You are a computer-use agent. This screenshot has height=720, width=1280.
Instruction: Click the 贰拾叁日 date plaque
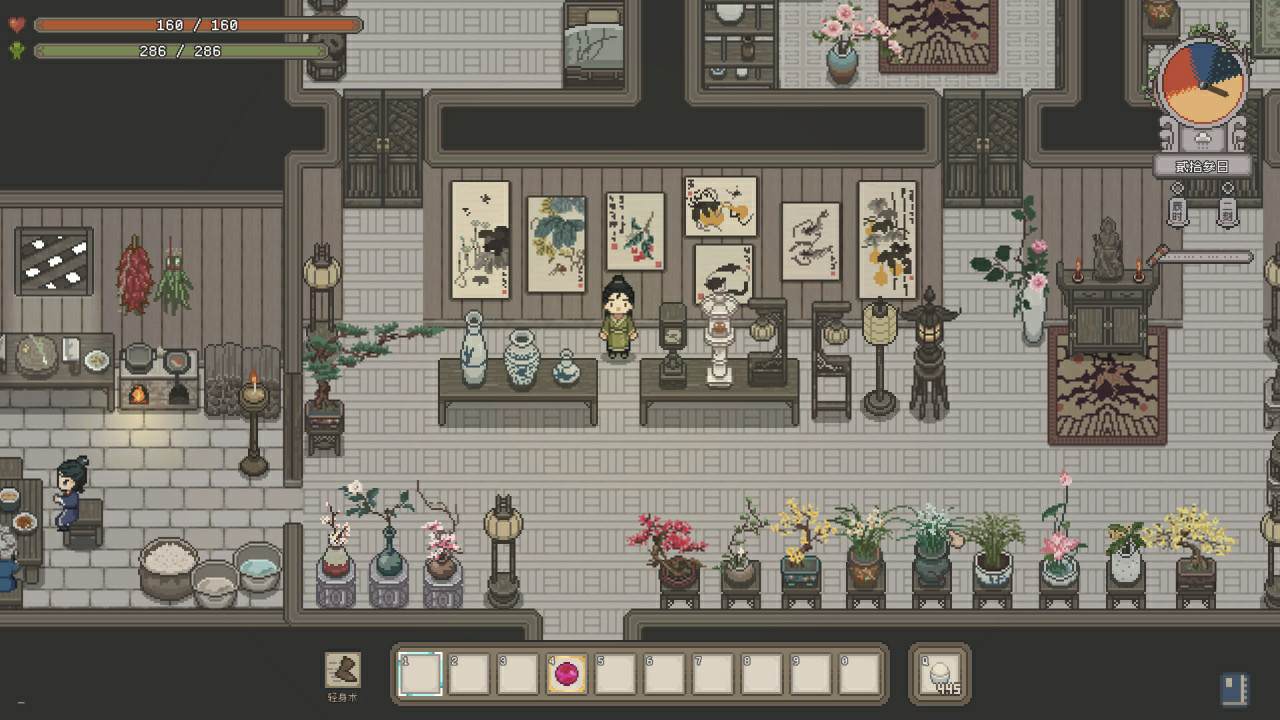tap(1203, 166)
